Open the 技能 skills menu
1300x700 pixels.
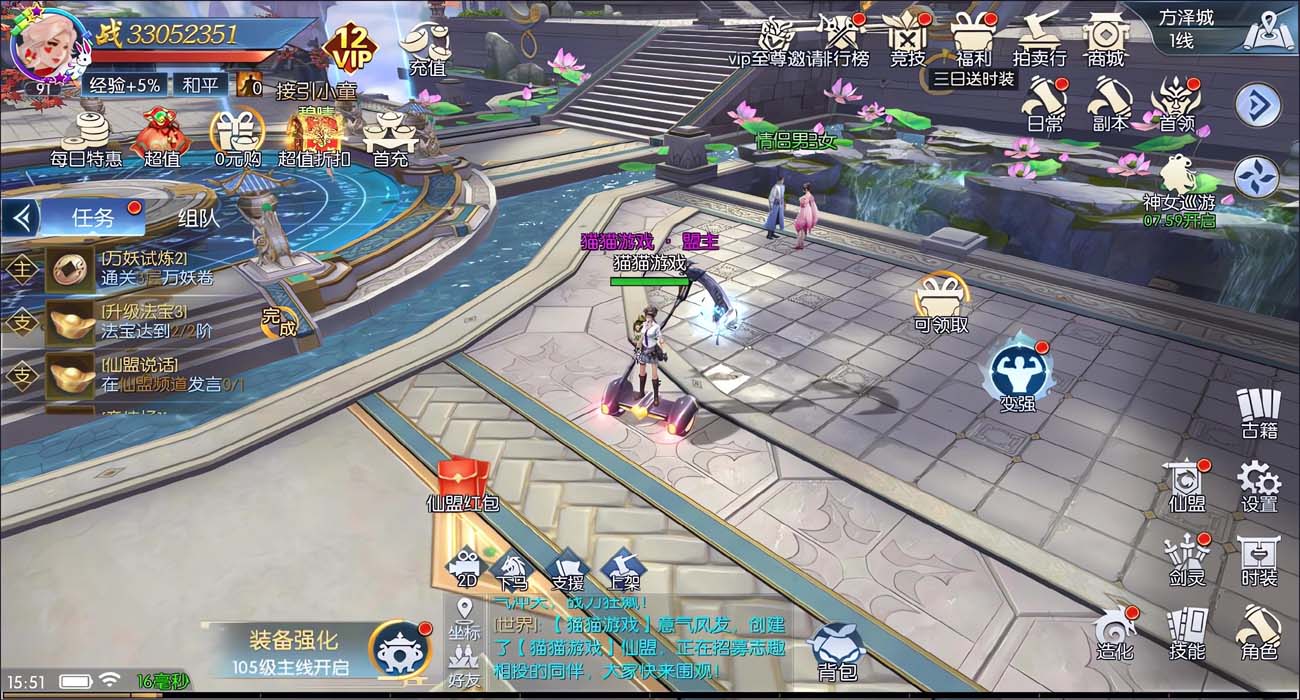point(1187,633)
